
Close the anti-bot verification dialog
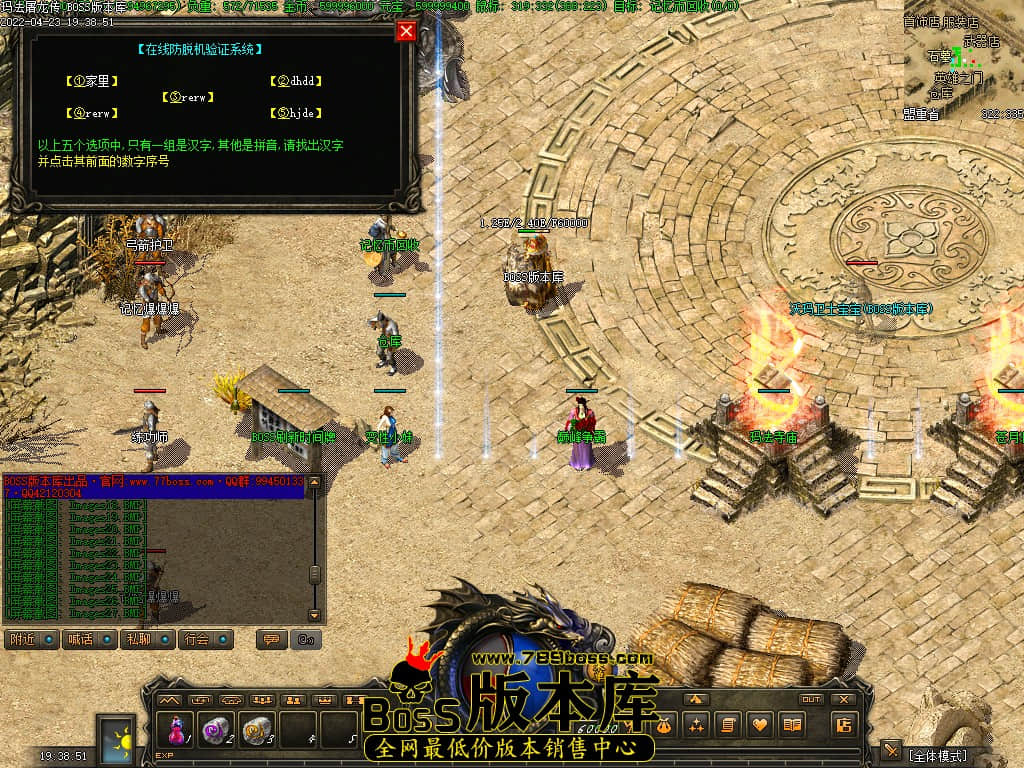[406, 31]
